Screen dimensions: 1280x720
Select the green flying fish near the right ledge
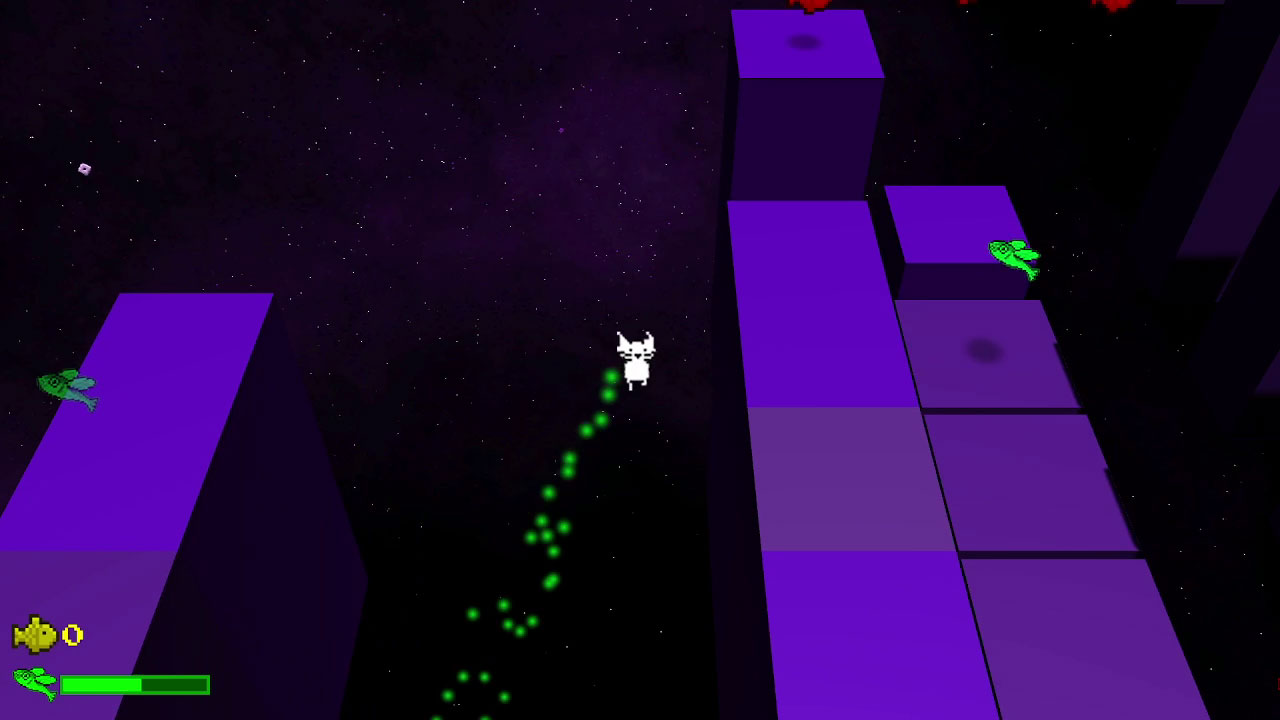click(1014, 256)
